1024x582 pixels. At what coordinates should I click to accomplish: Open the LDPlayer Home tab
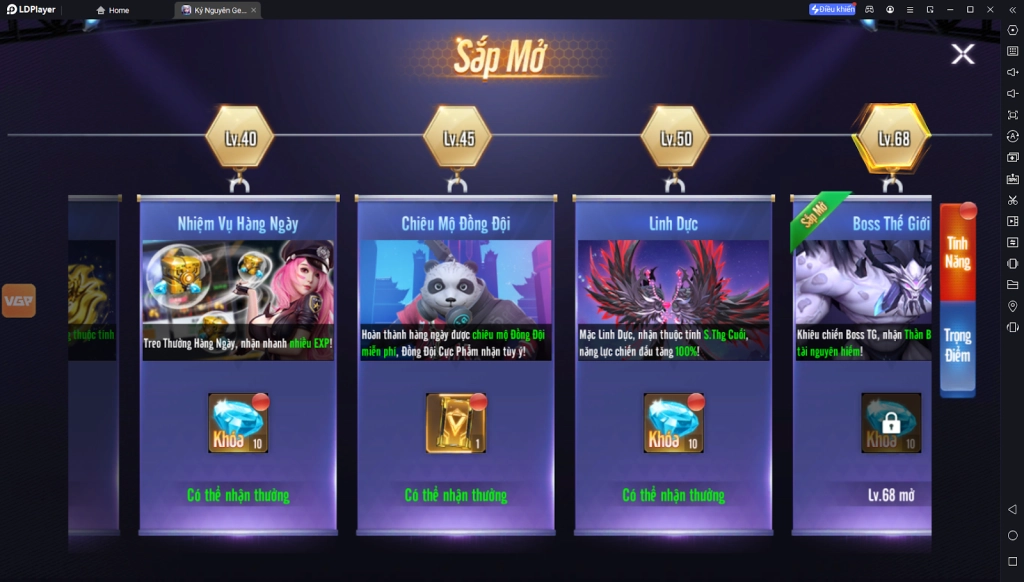tap(113, 10)
